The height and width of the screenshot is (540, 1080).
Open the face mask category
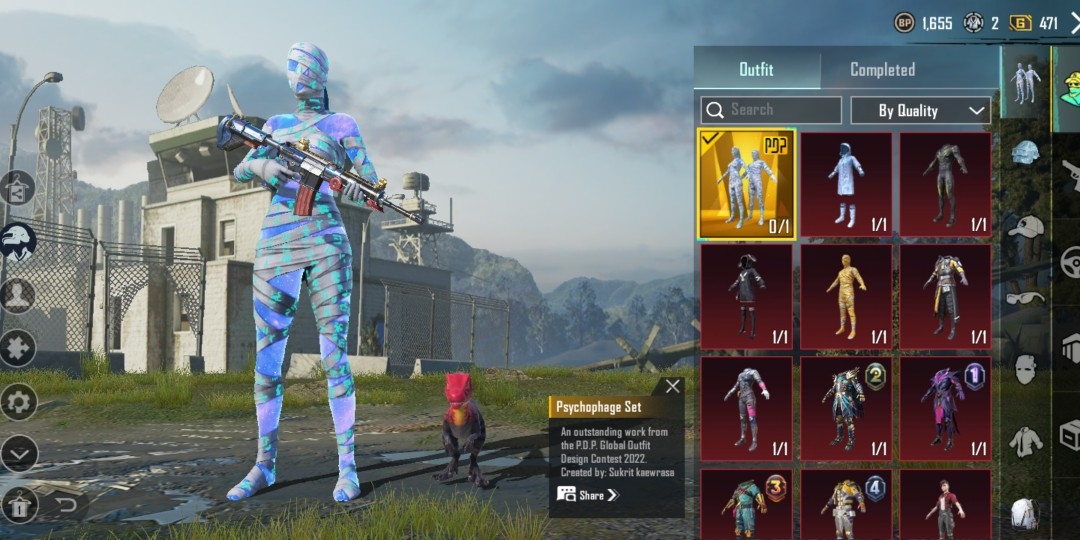1023,368
